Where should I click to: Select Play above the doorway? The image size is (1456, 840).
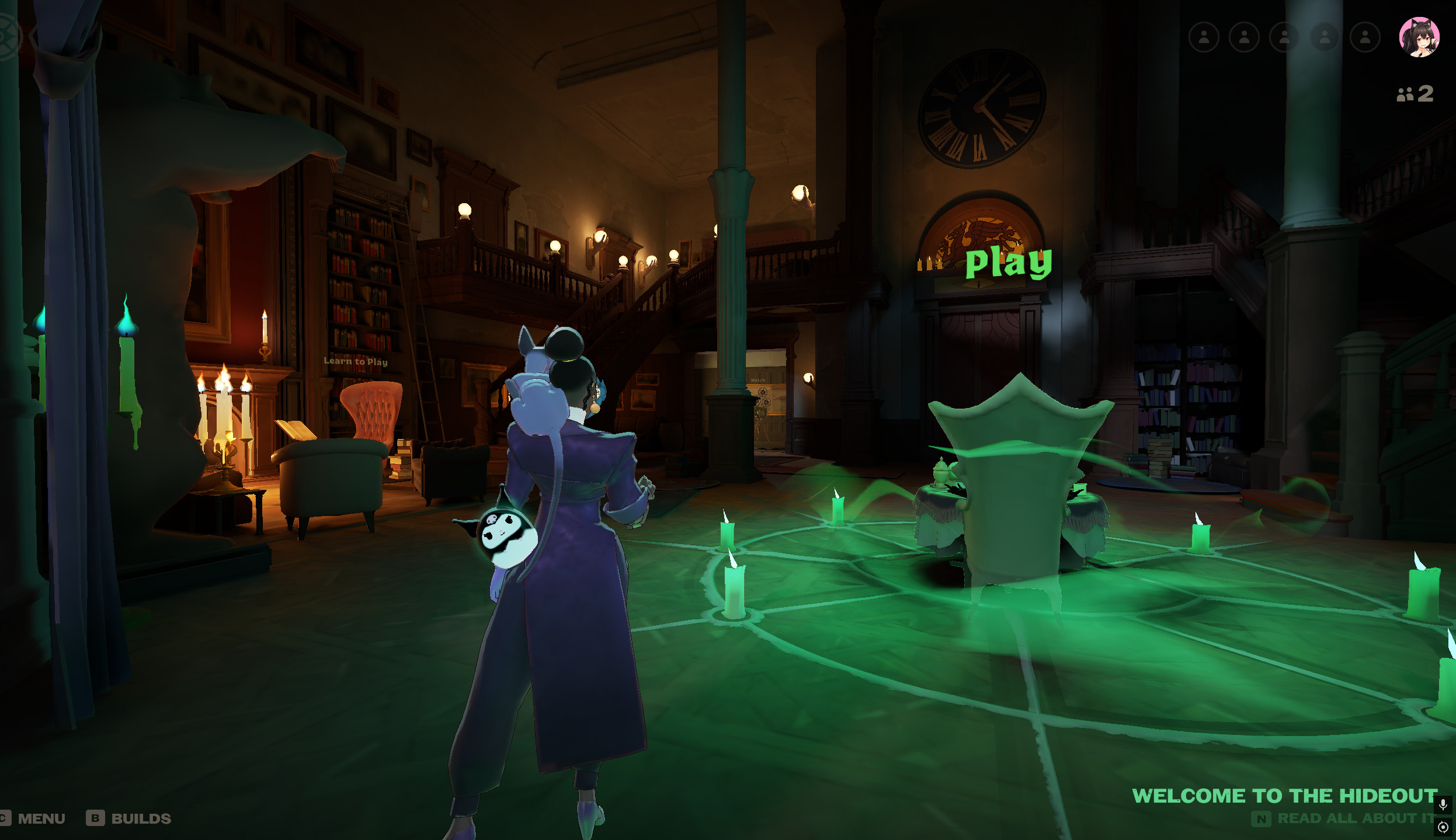pyautogui.click(x=1009, y=264)
